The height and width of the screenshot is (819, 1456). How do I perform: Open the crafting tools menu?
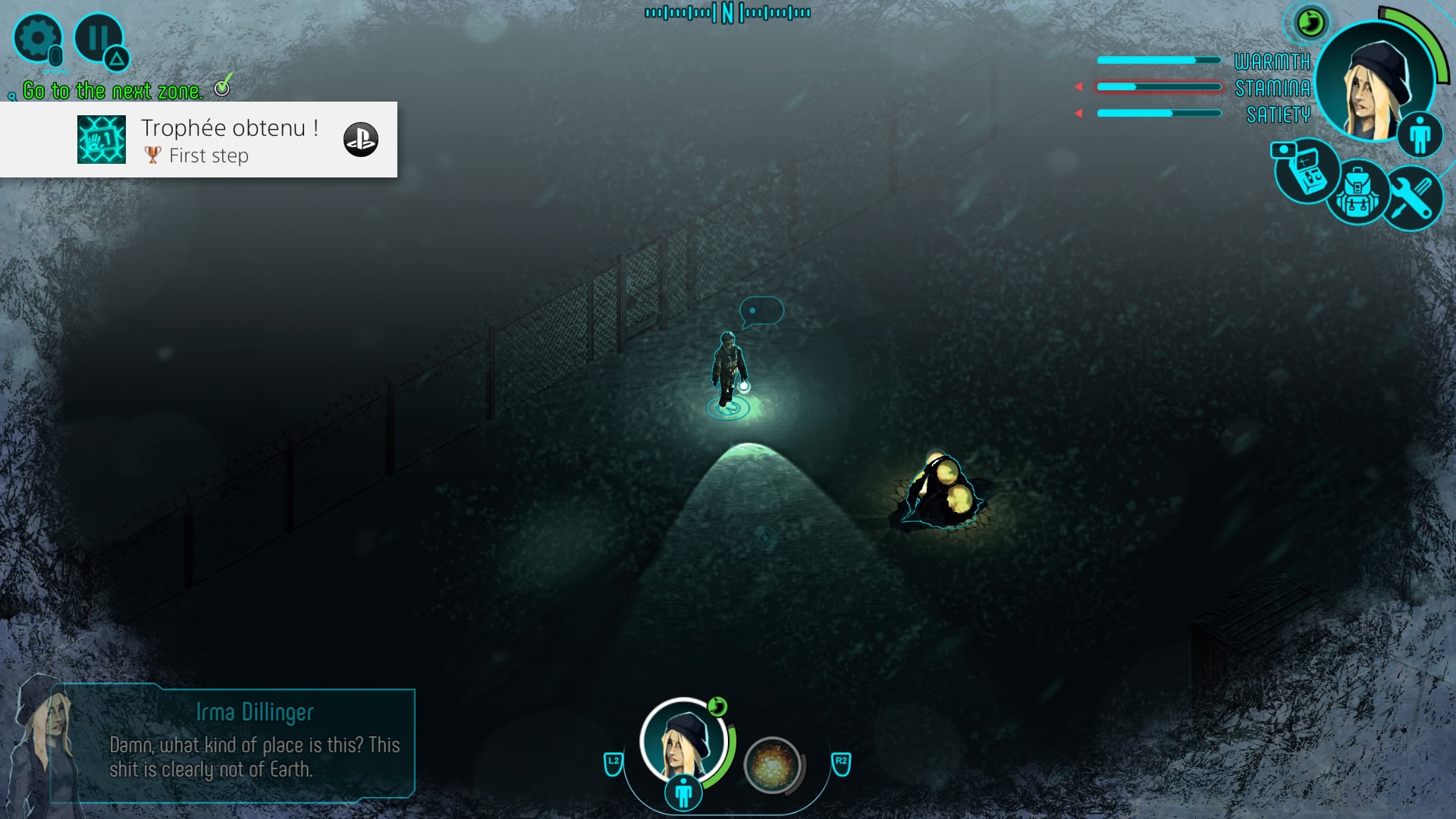[x=1410, y=196]
